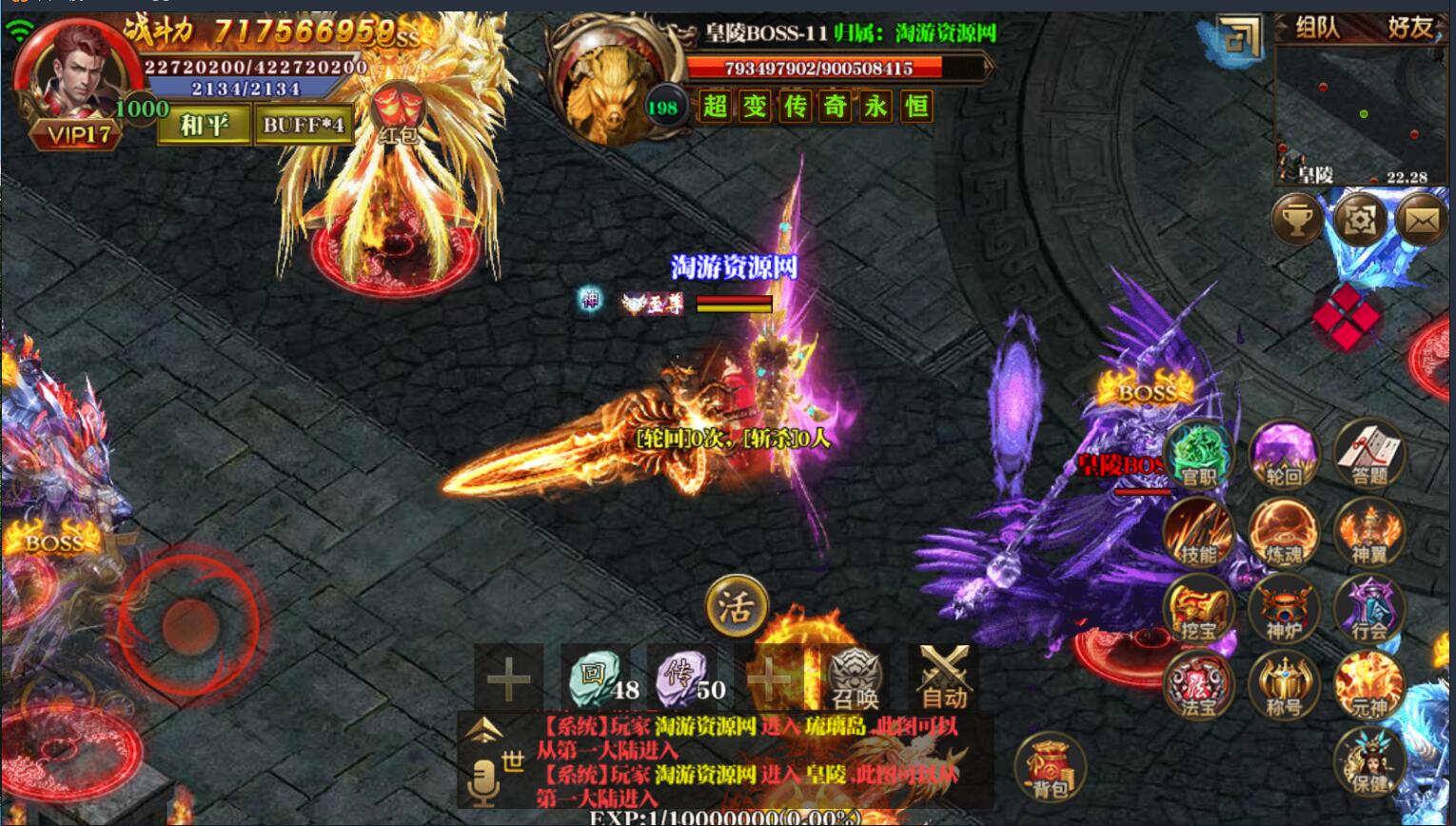Switch to the 好友 friends tab
Viewport: 1456px width, 826px height.
(x=1408, y=29)
